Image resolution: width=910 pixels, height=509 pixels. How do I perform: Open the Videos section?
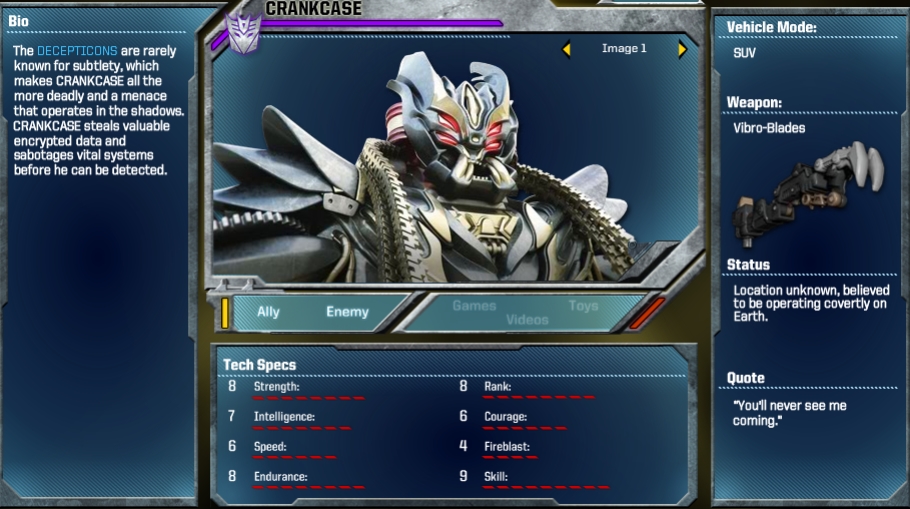(x=527, y=320)
